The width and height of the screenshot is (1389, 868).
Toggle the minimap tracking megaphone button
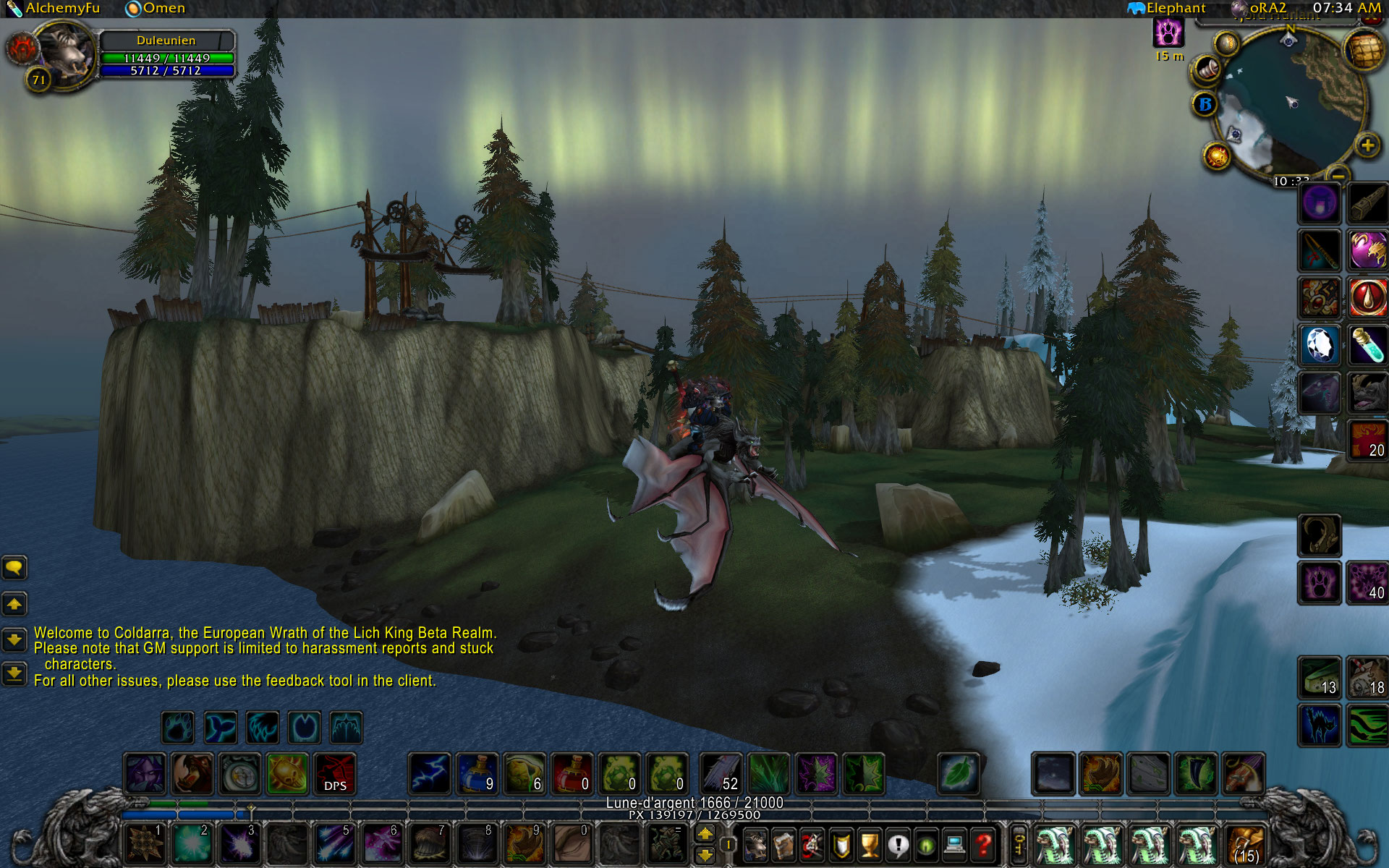click(x=1207, y=70)
